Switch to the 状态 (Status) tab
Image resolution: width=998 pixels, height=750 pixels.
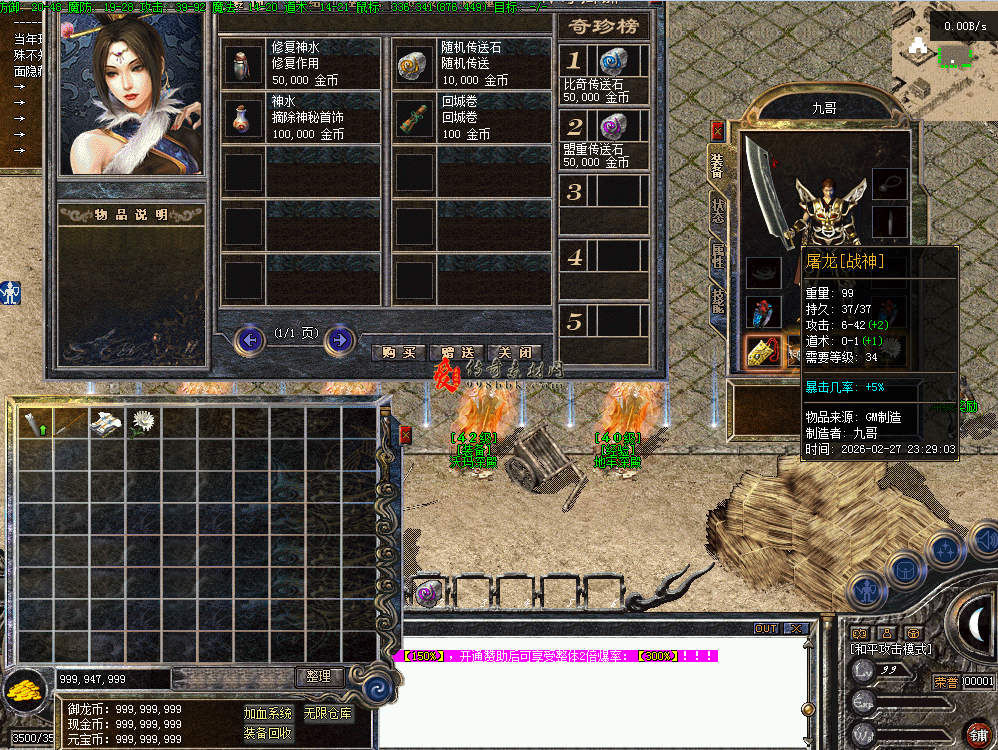(718, 211)
